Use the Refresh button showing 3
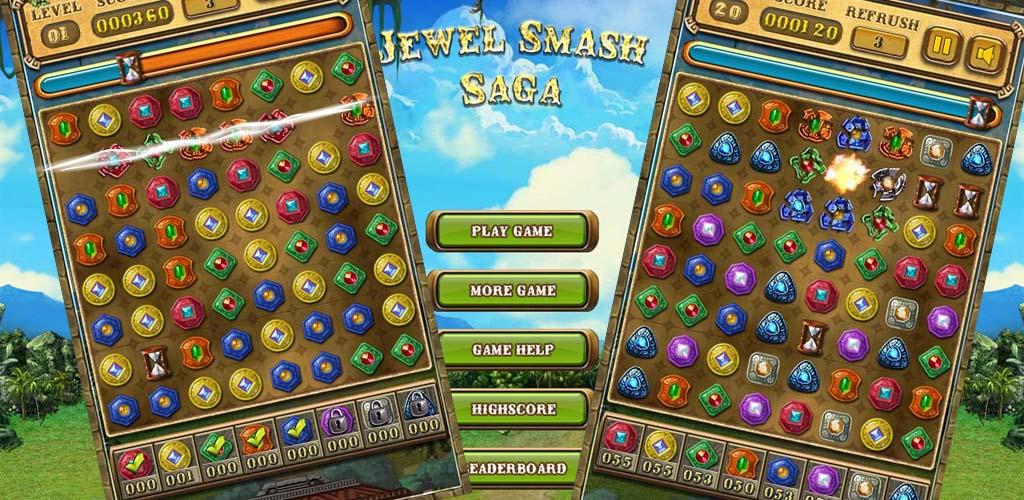 (876, 43)
